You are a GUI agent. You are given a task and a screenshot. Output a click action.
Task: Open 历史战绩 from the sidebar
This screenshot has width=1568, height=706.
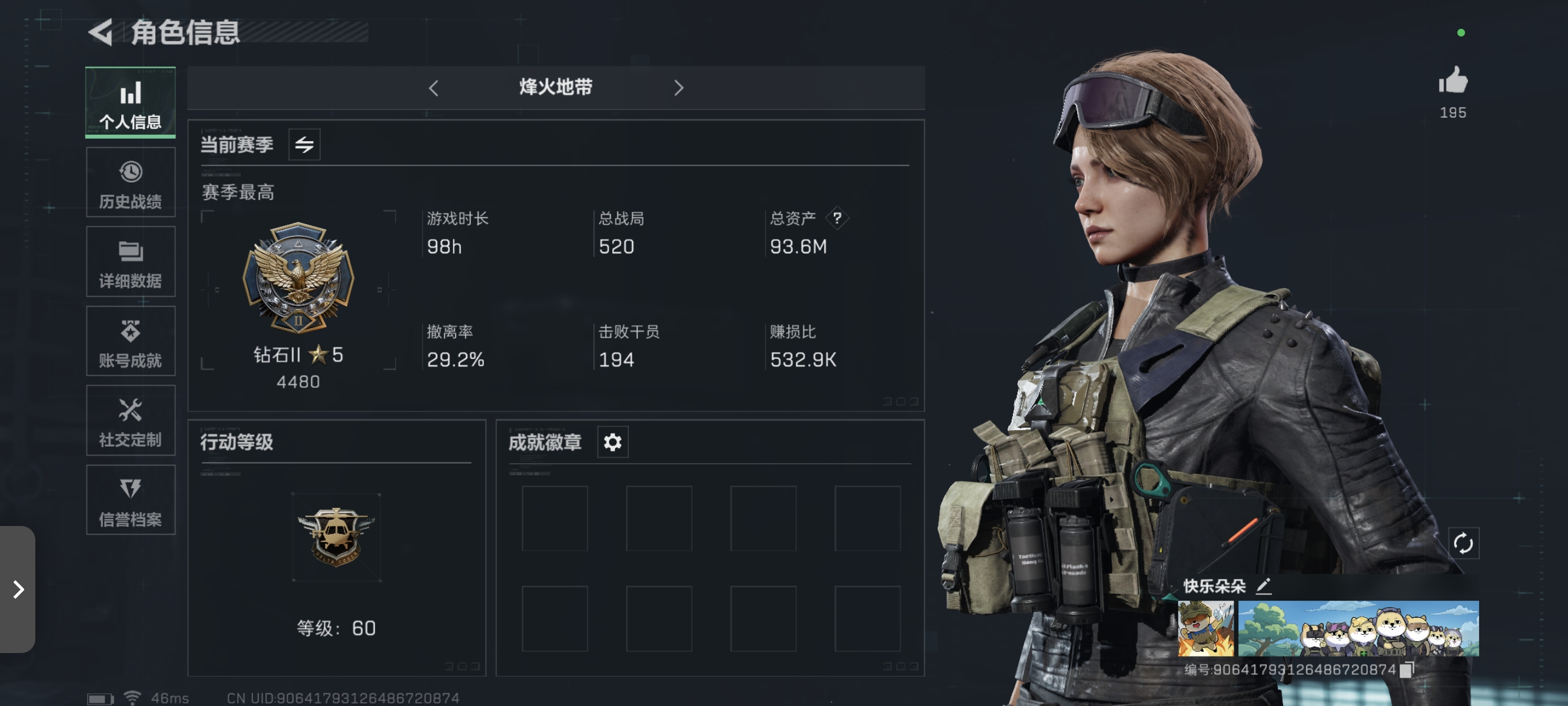[129, 182]
